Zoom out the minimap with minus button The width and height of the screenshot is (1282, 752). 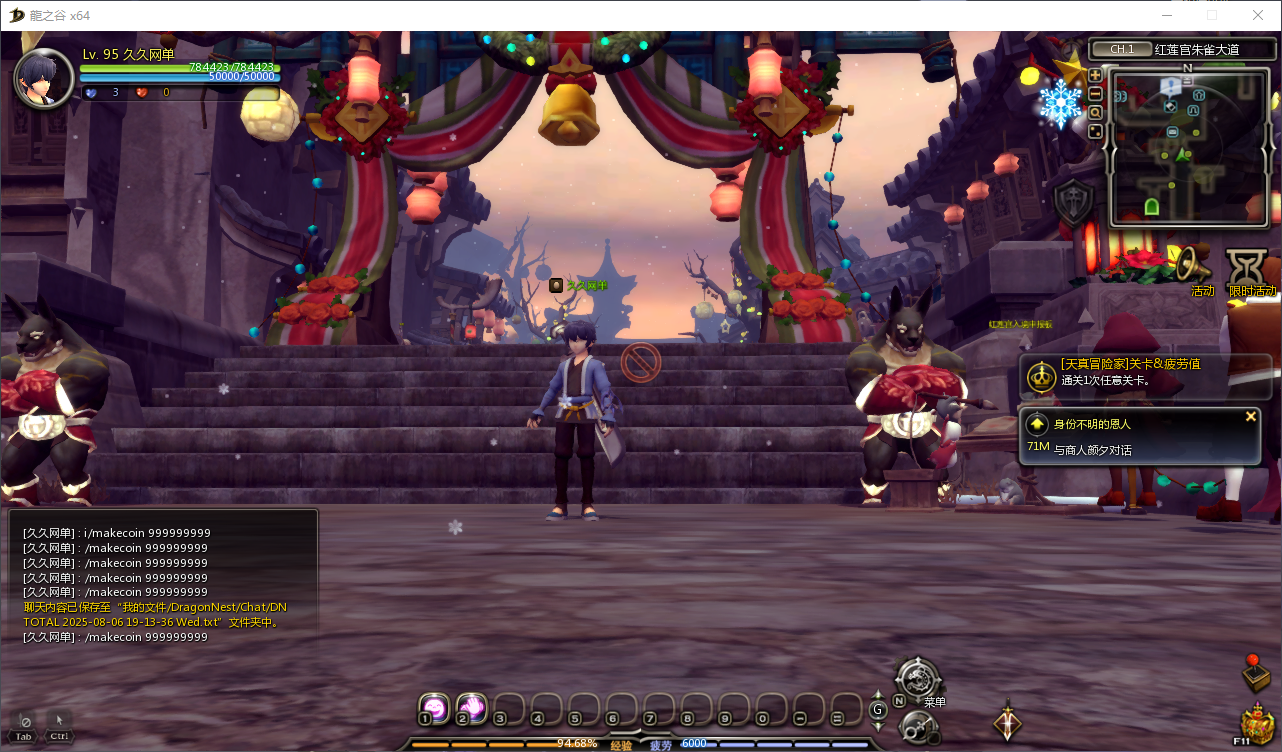(1095, 94)
